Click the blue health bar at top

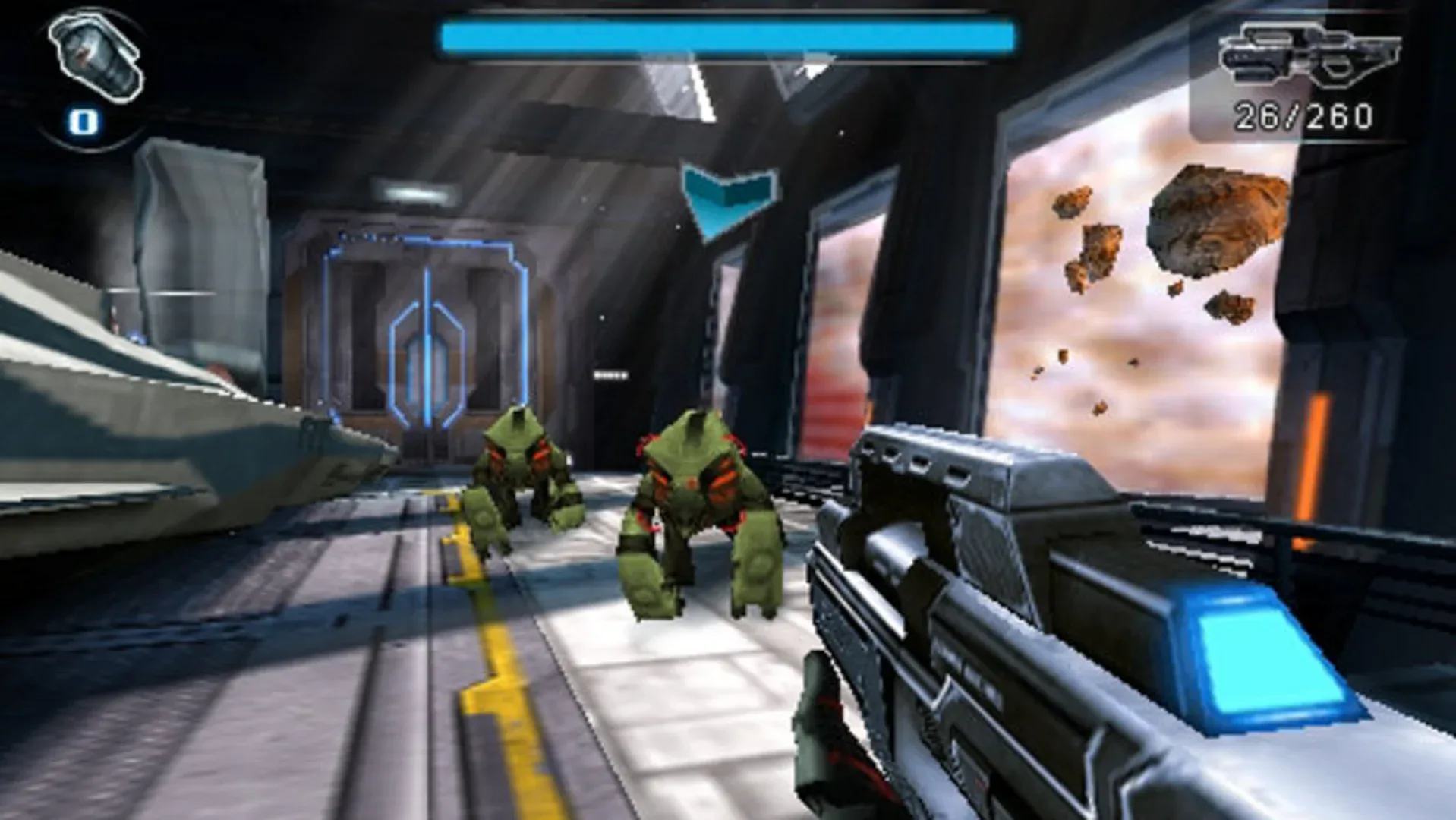point(729,34)
